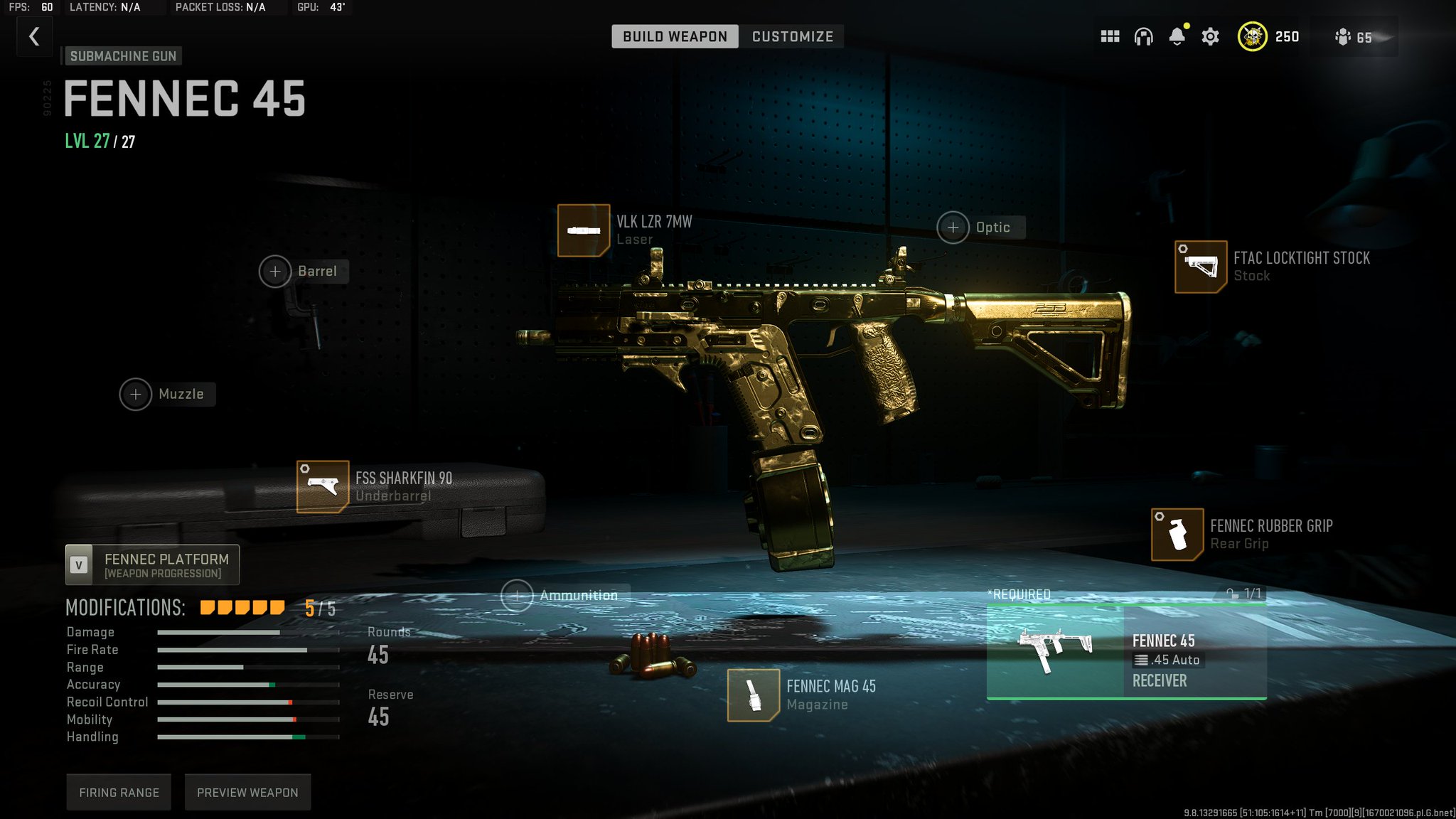Switch to the Customize tab
Screen dimensions: 1456x819
[792, 36]
